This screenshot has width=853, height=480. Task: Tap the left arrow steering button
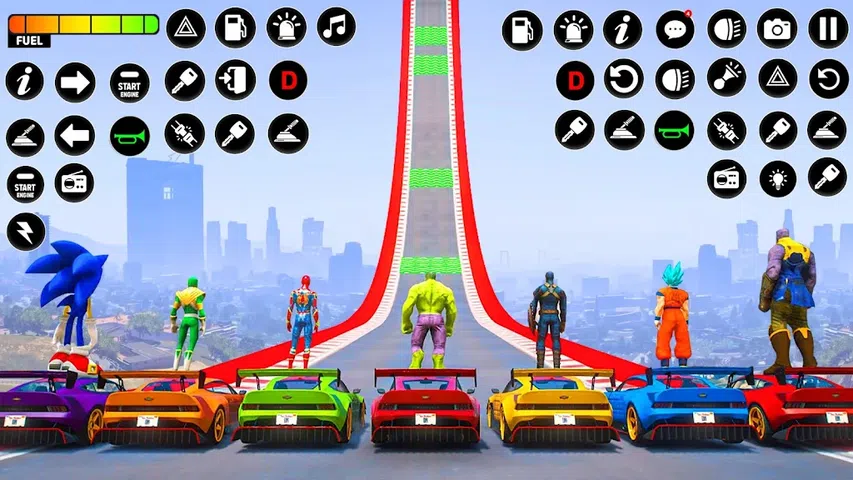pyautogui.click(x=75, y=135)
